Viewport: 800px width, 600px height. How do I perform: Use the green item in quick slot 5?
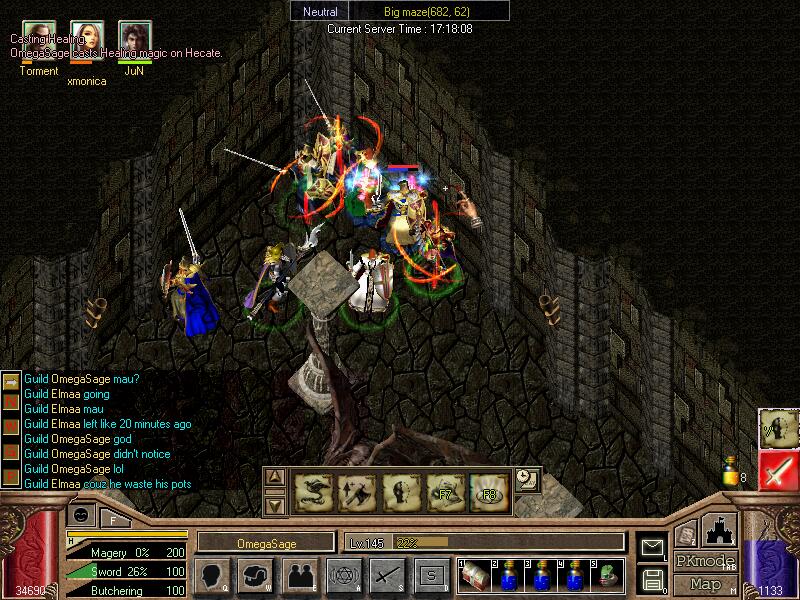click(607, 574)
